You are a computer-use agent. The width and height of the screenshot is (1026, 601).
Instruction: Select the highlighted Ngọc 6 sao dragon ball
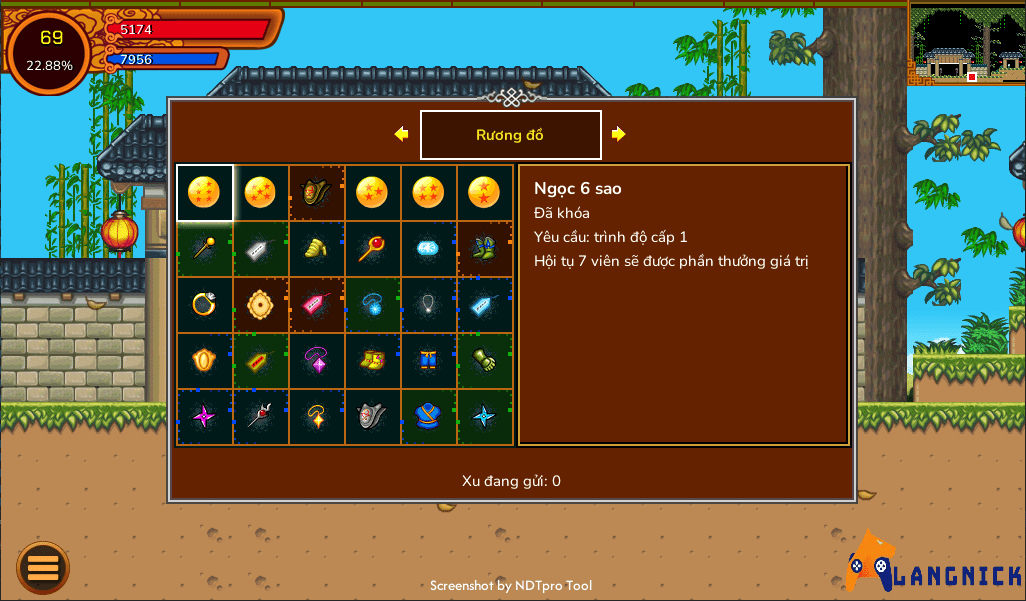204,192
